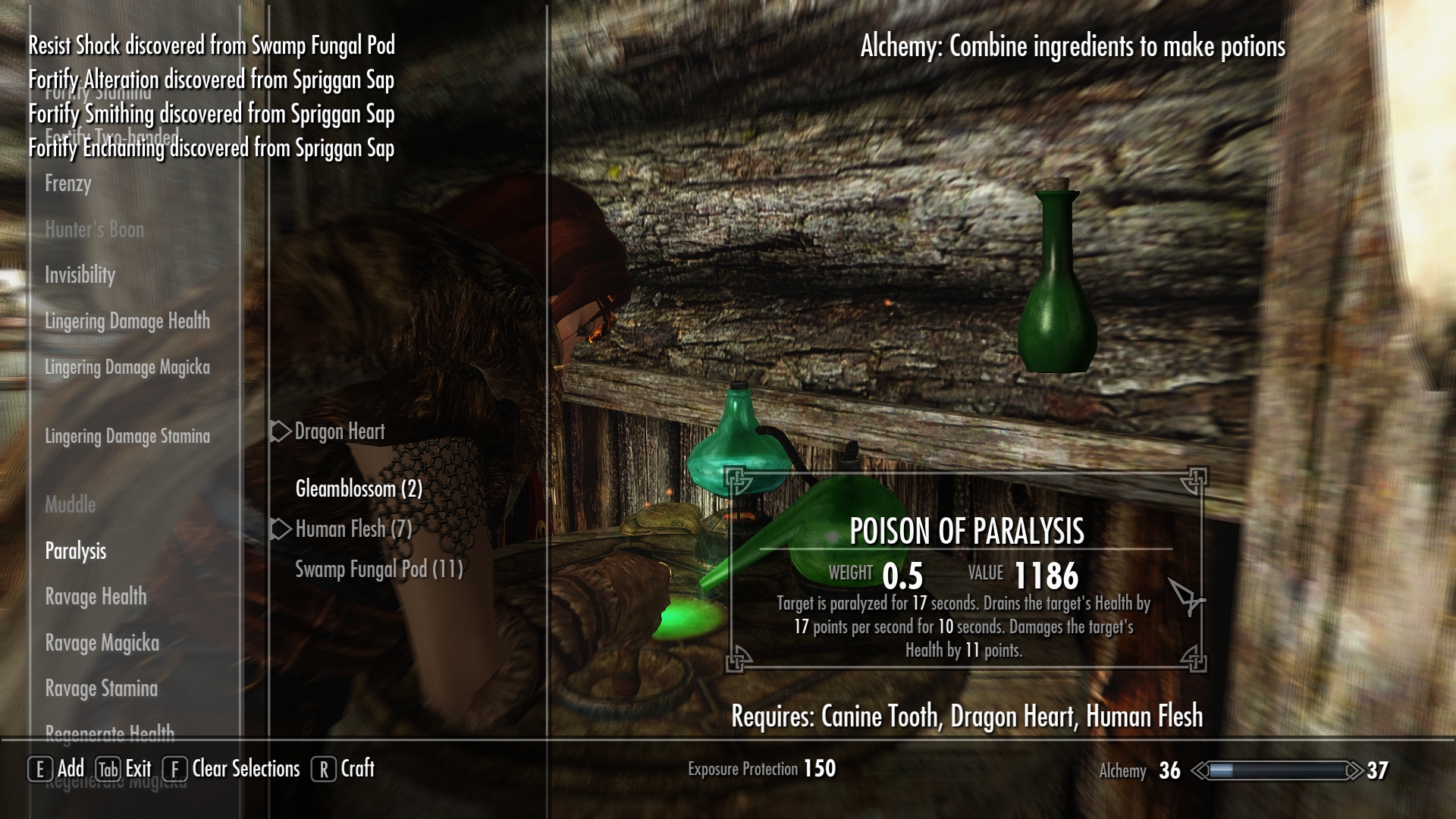
Task: Open the Ravage Health effect
Action: coord(96,597)
